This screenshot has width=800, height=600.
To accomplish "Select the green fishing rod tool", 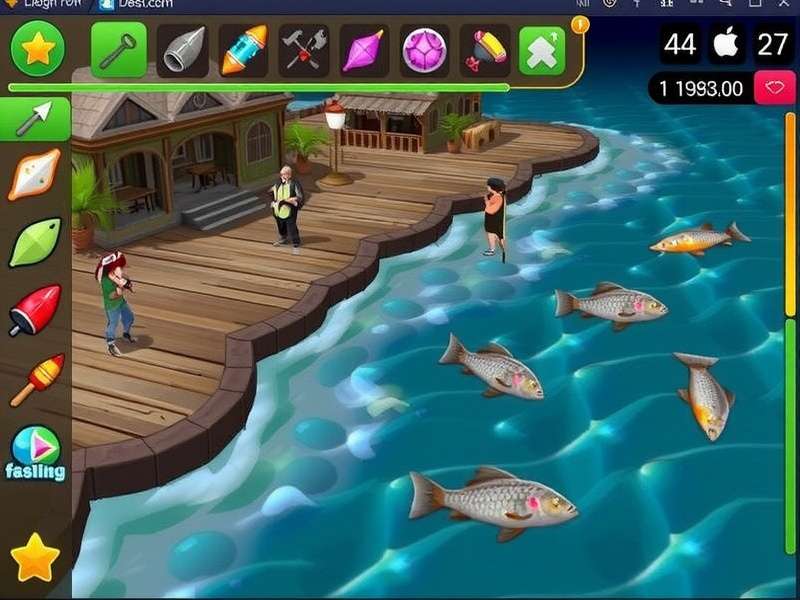I will pyautogui.click(x=119, y=49).
